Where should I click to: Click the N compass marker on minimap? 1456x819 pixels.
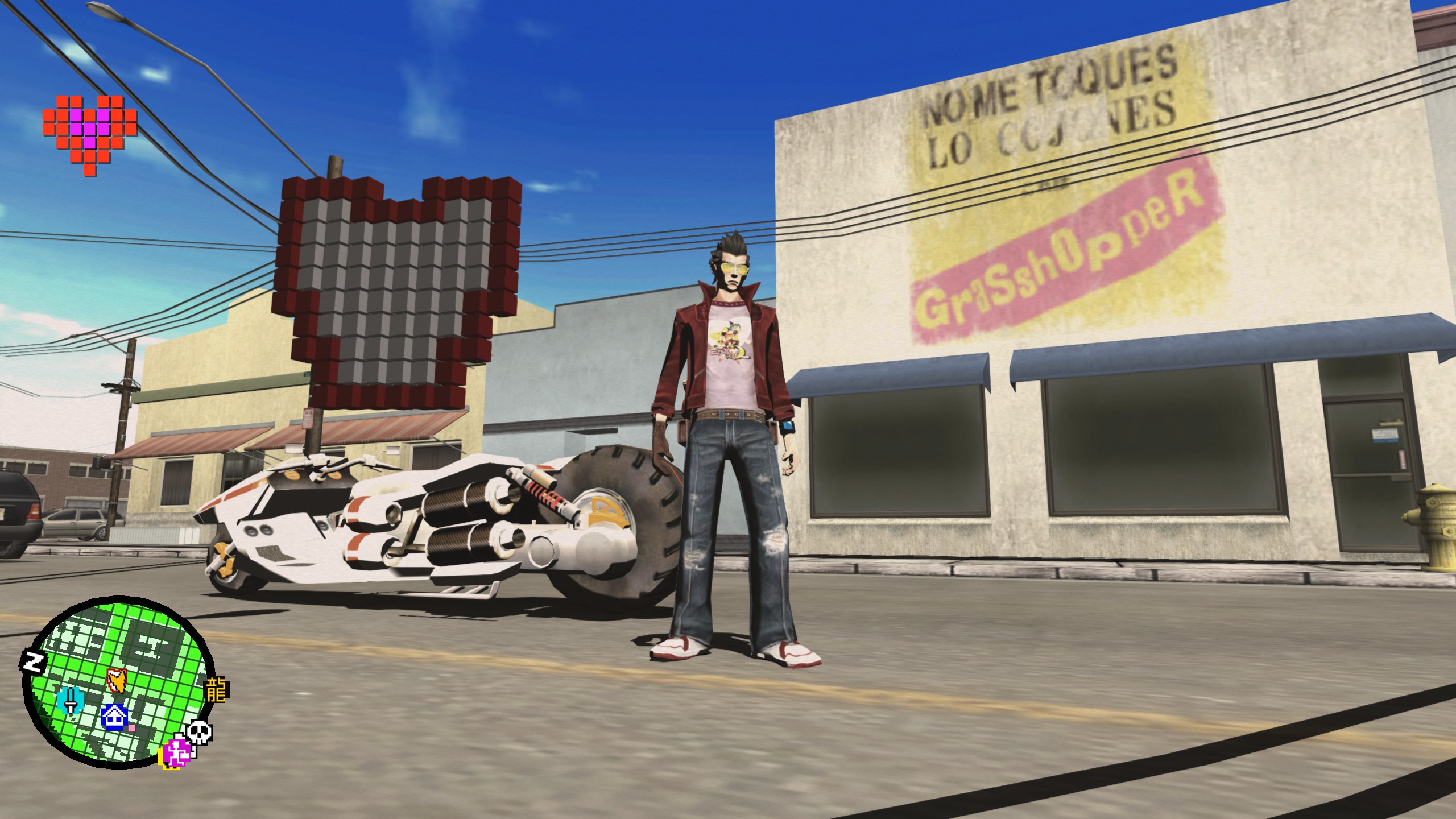coord(34,661)
